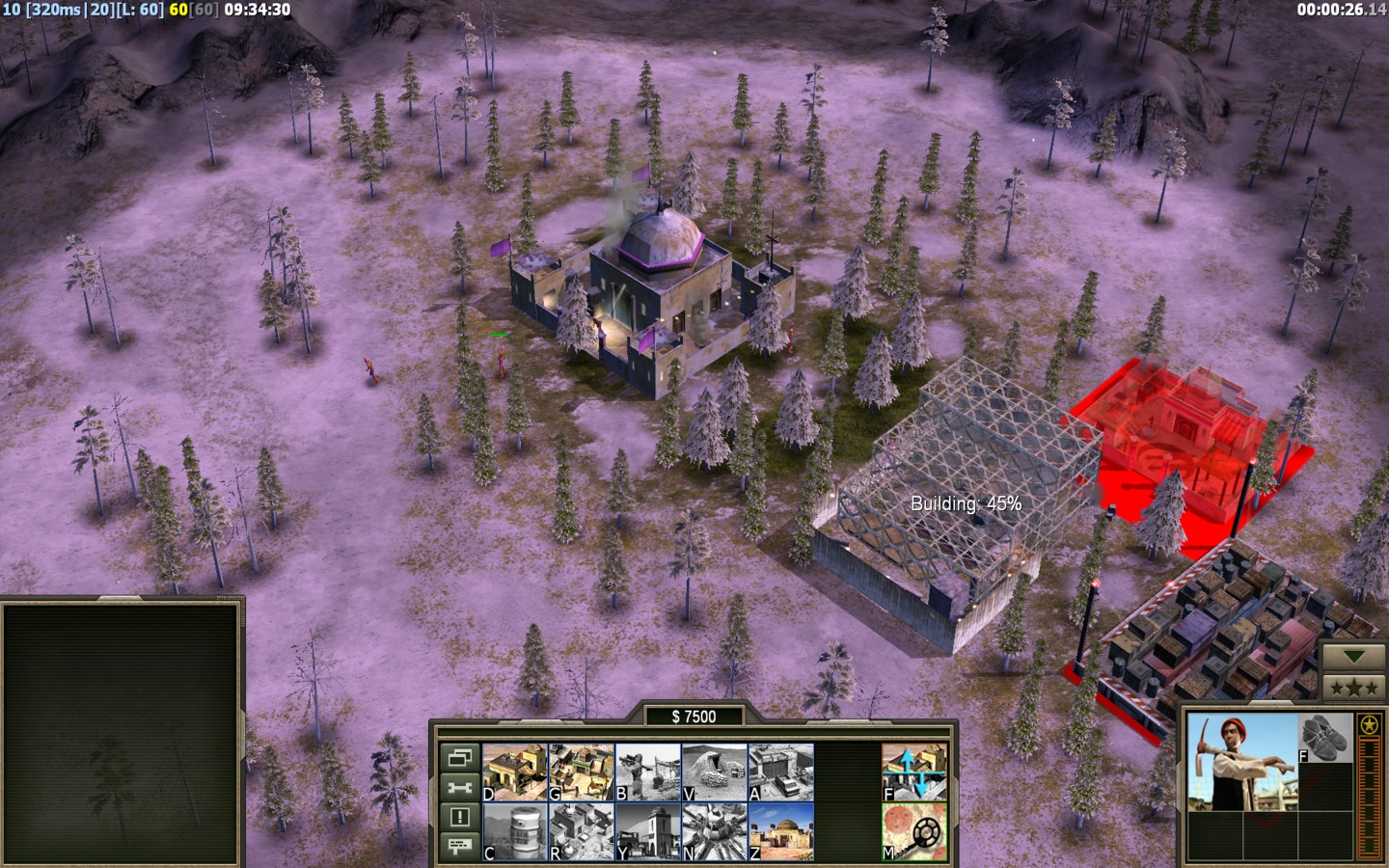Open the chat message button
Viewport: 1389px width, 868px height.
[459, 846]
